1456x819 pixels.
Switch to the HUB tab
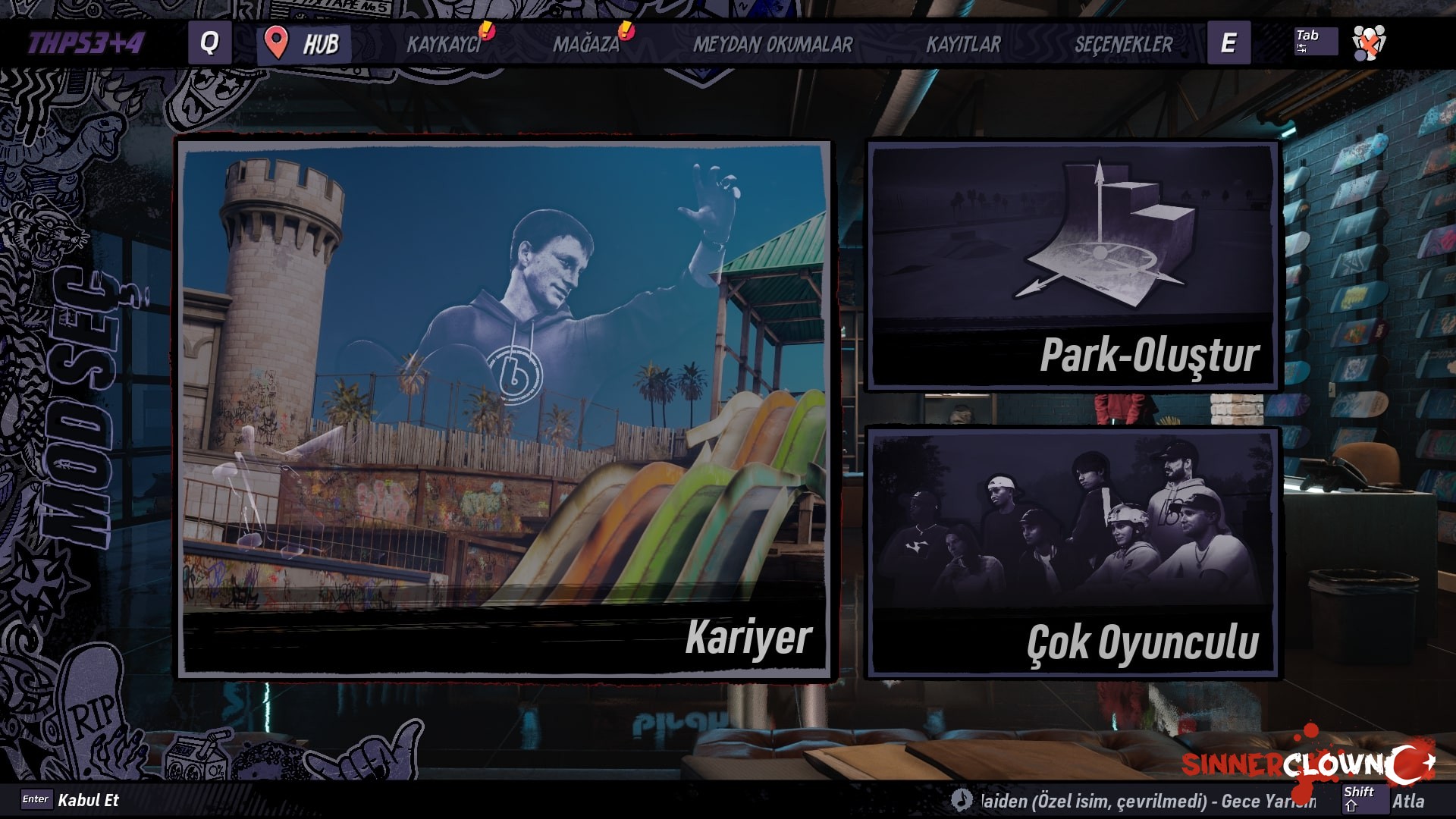pyautogui.click(x=305, y=43)
